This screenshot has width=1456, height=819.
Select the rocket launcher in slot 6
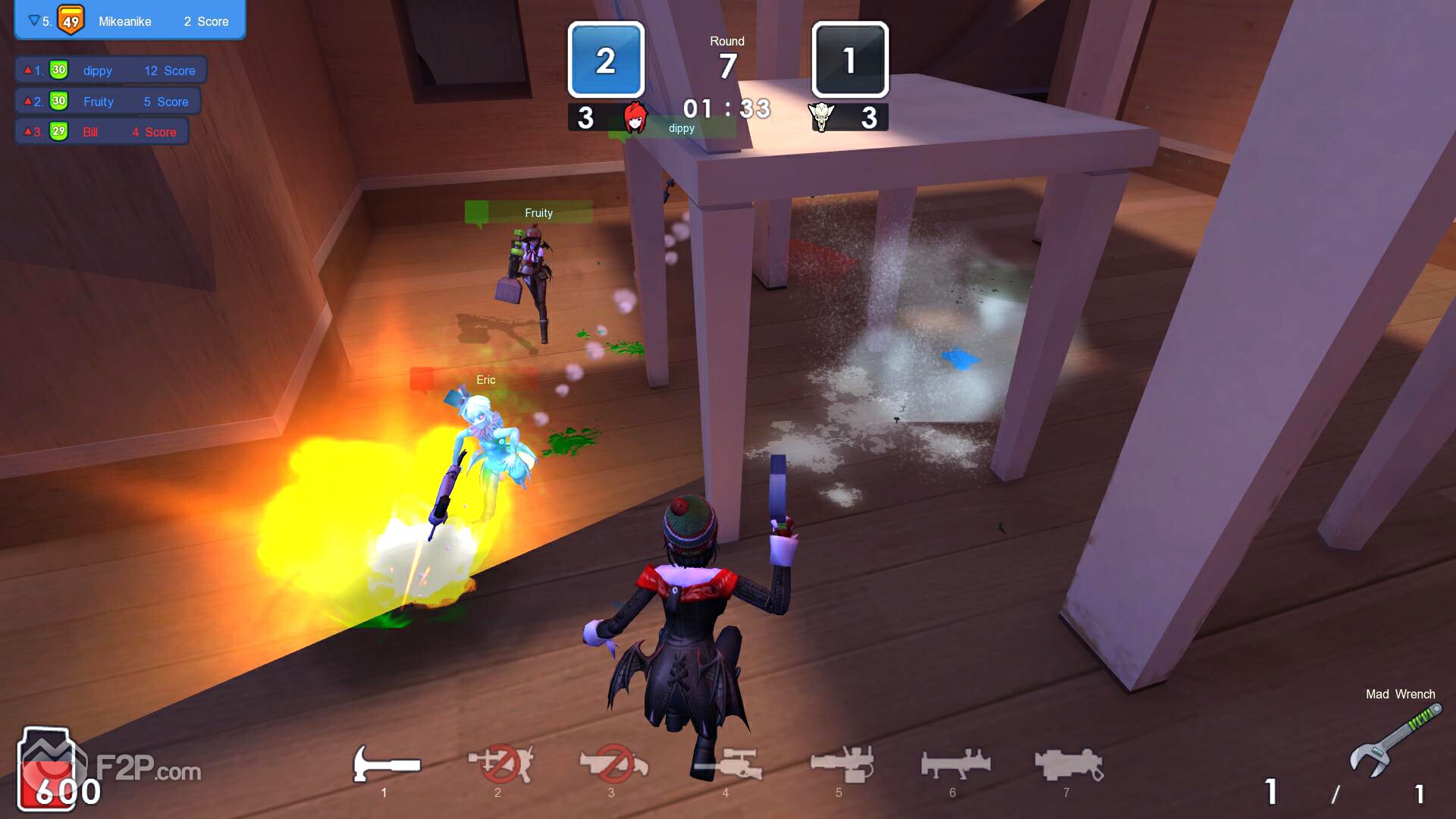[955, 764]
